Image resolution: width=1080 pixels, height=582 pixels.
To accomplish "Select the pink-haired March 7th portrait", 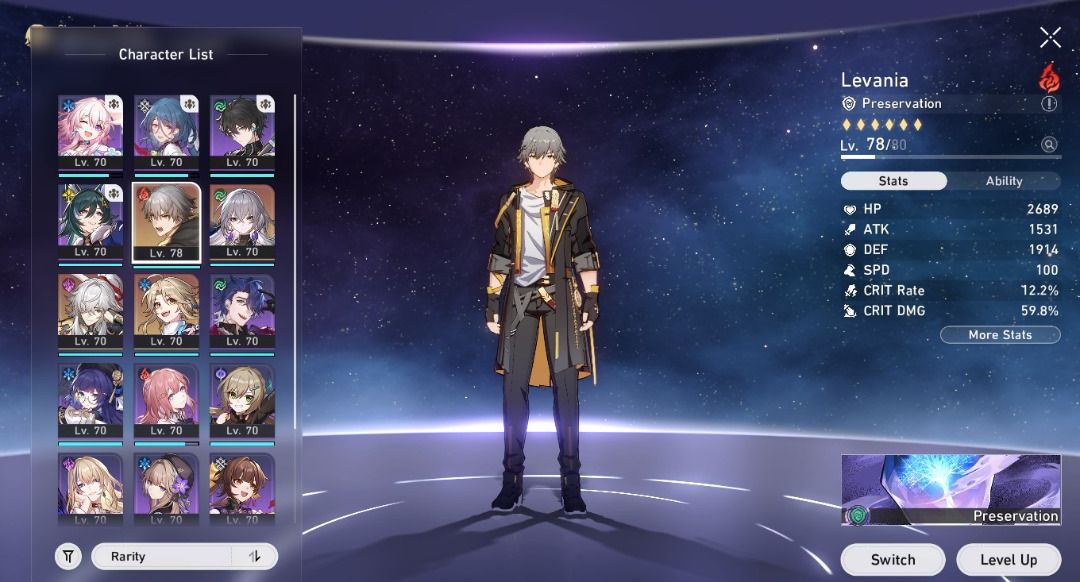I will [x=90, y=132].
